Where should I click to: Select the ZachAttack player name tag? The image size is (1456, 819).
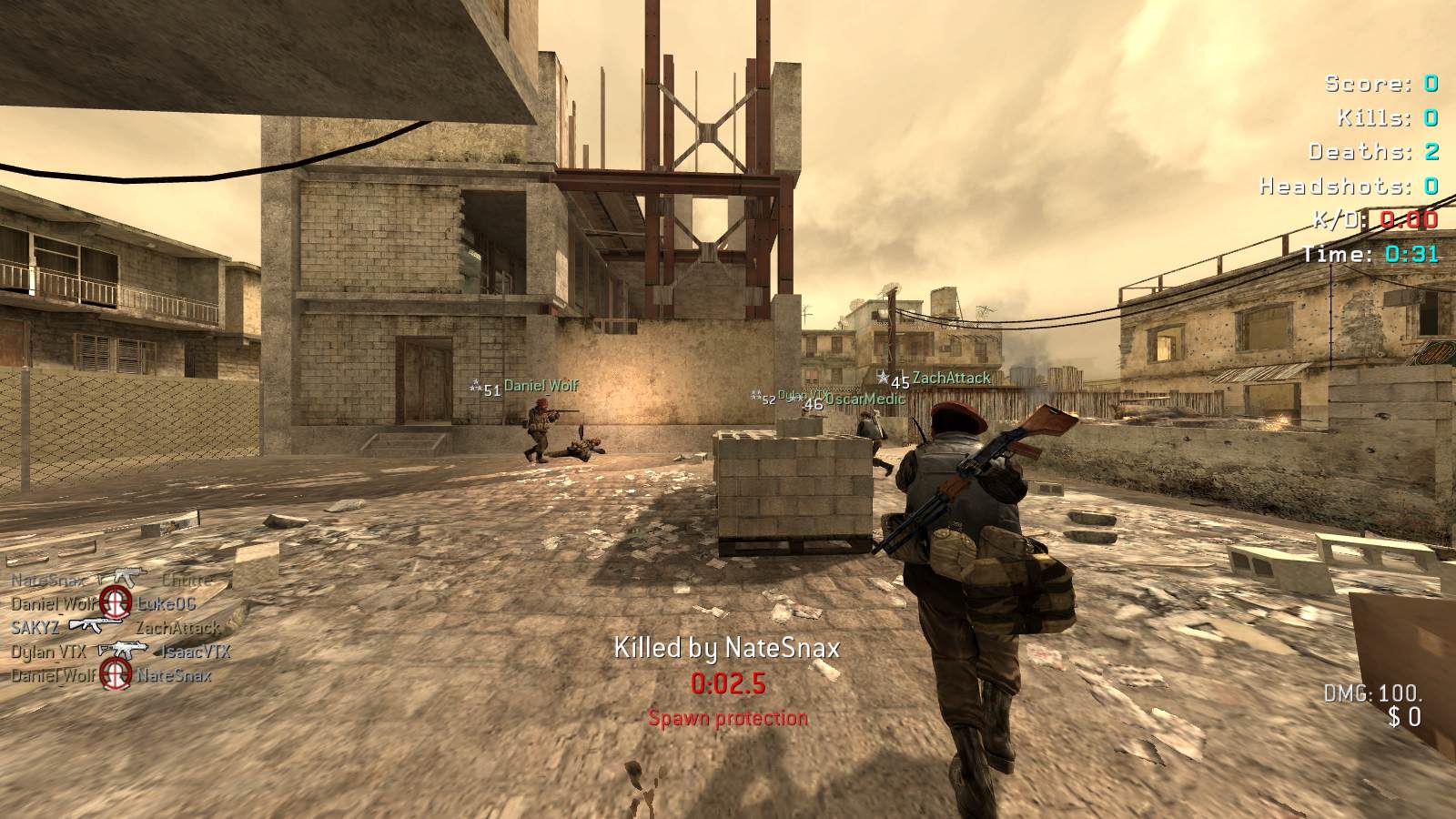click(x=951, y=378)
